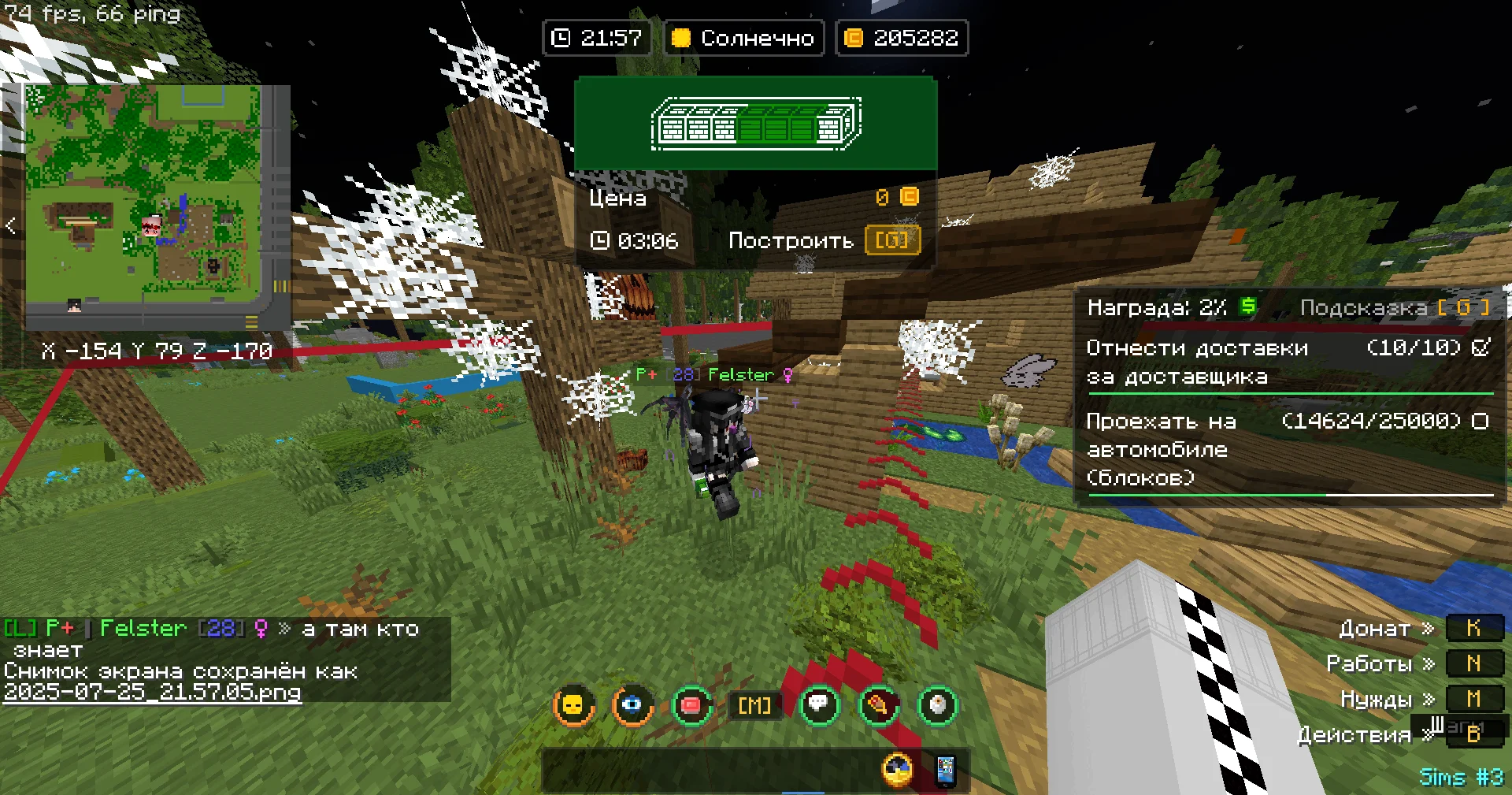Select the gold clock item in hotbar

coord(898,771)
